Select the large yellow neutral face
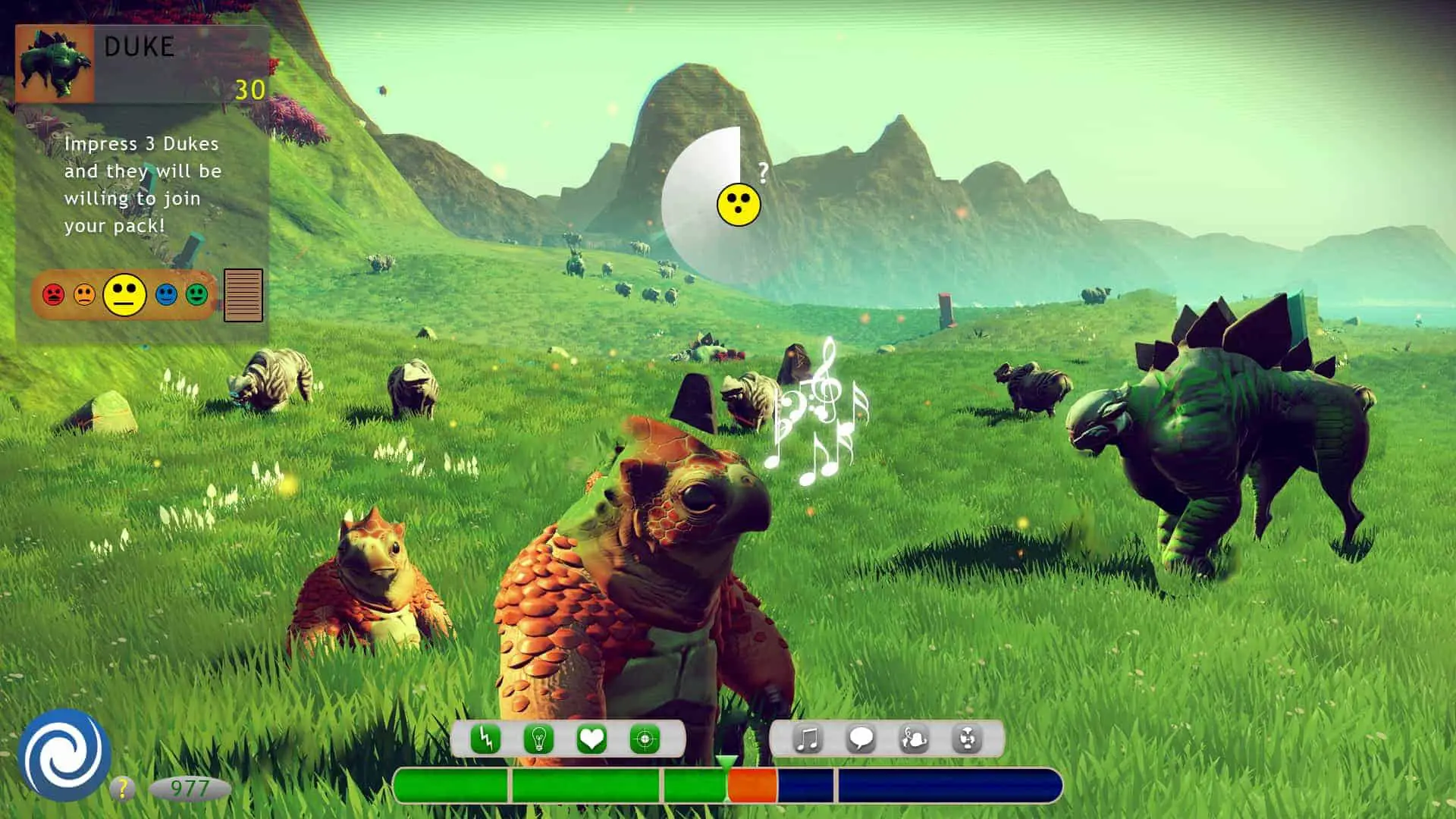 [x=125, y=294]
